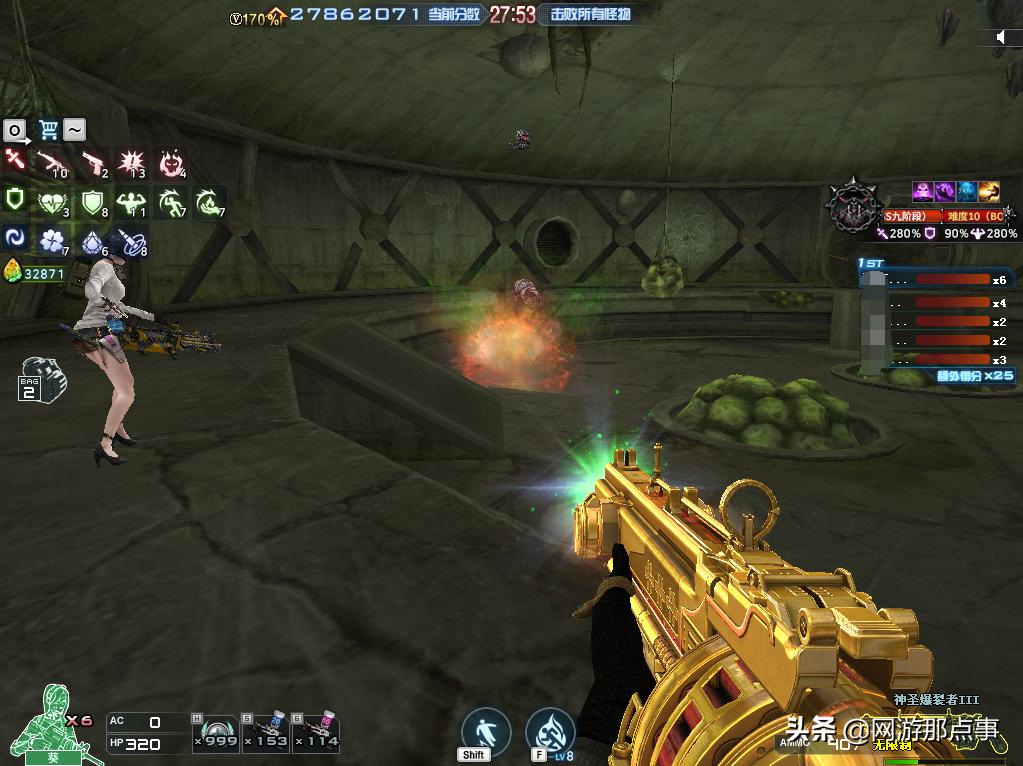Image resolution: width=1023 pixels, height=766 pixels.
Task: Select the pistol upgrade icon
Action: point(93,163)
